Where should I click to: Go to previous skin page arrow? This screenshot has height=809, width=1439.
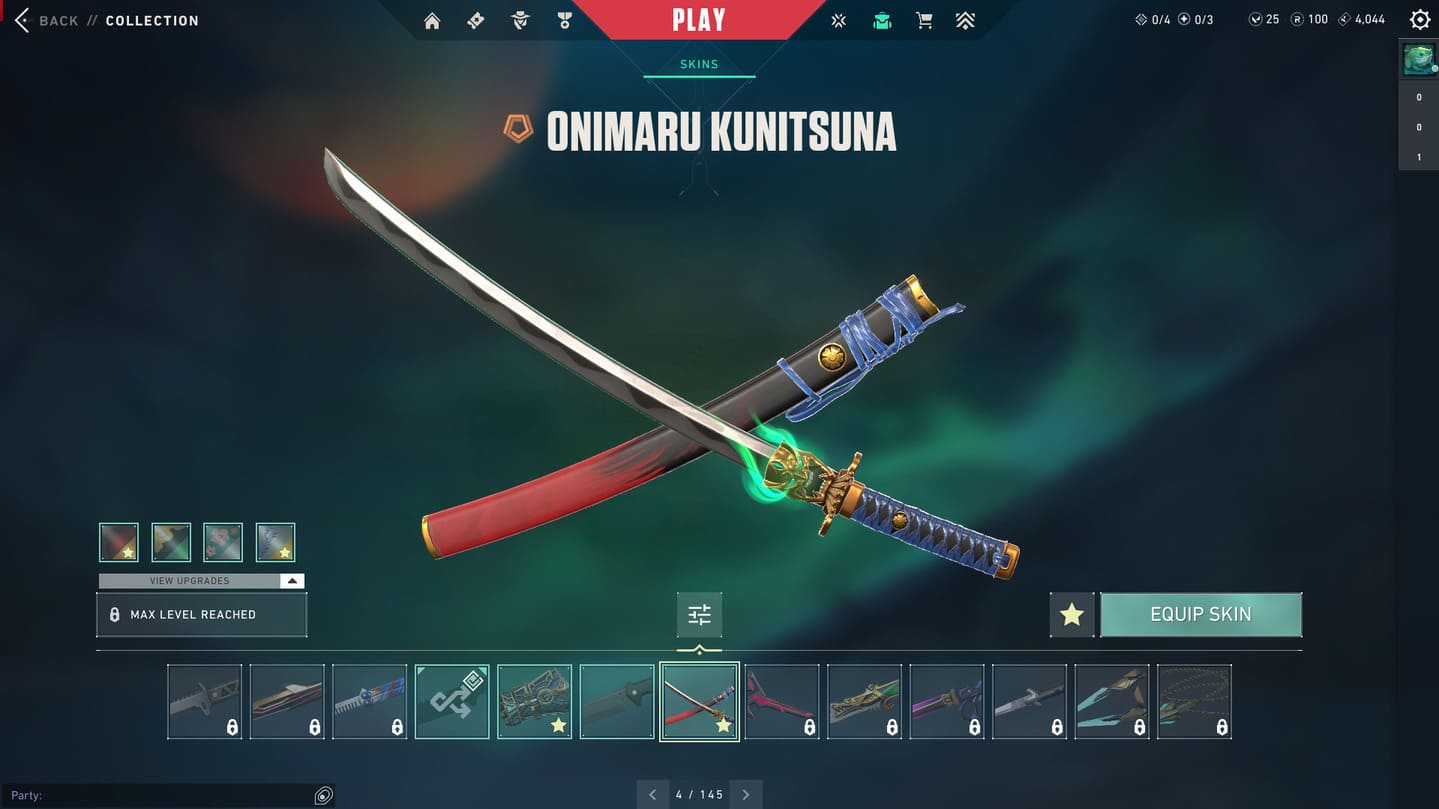(x=653, y=795)
